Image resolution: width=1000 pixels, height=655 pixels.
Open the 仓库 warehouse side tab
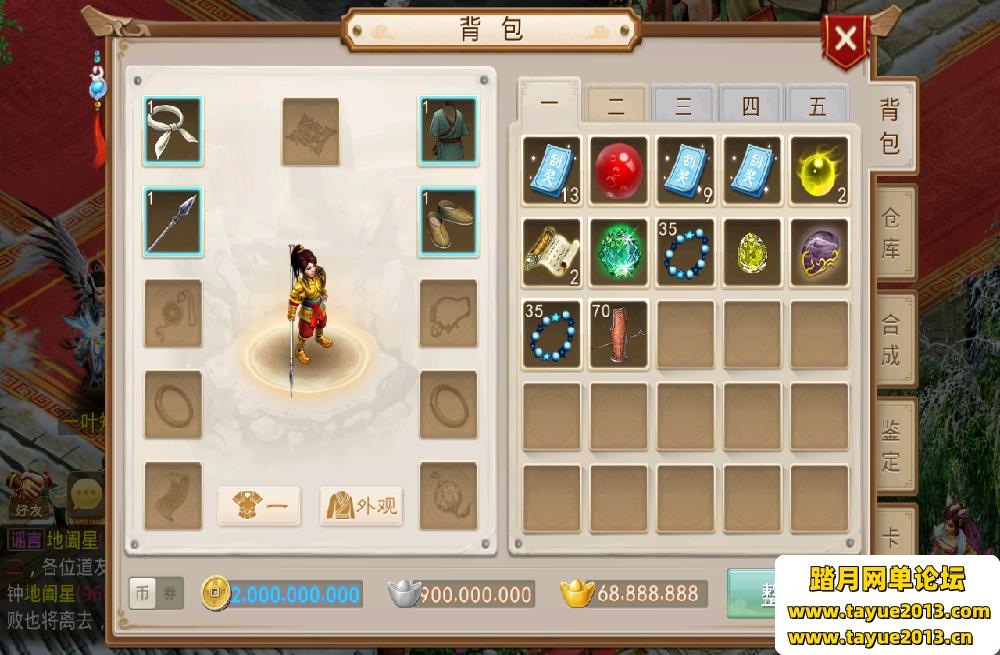[890, 232]
